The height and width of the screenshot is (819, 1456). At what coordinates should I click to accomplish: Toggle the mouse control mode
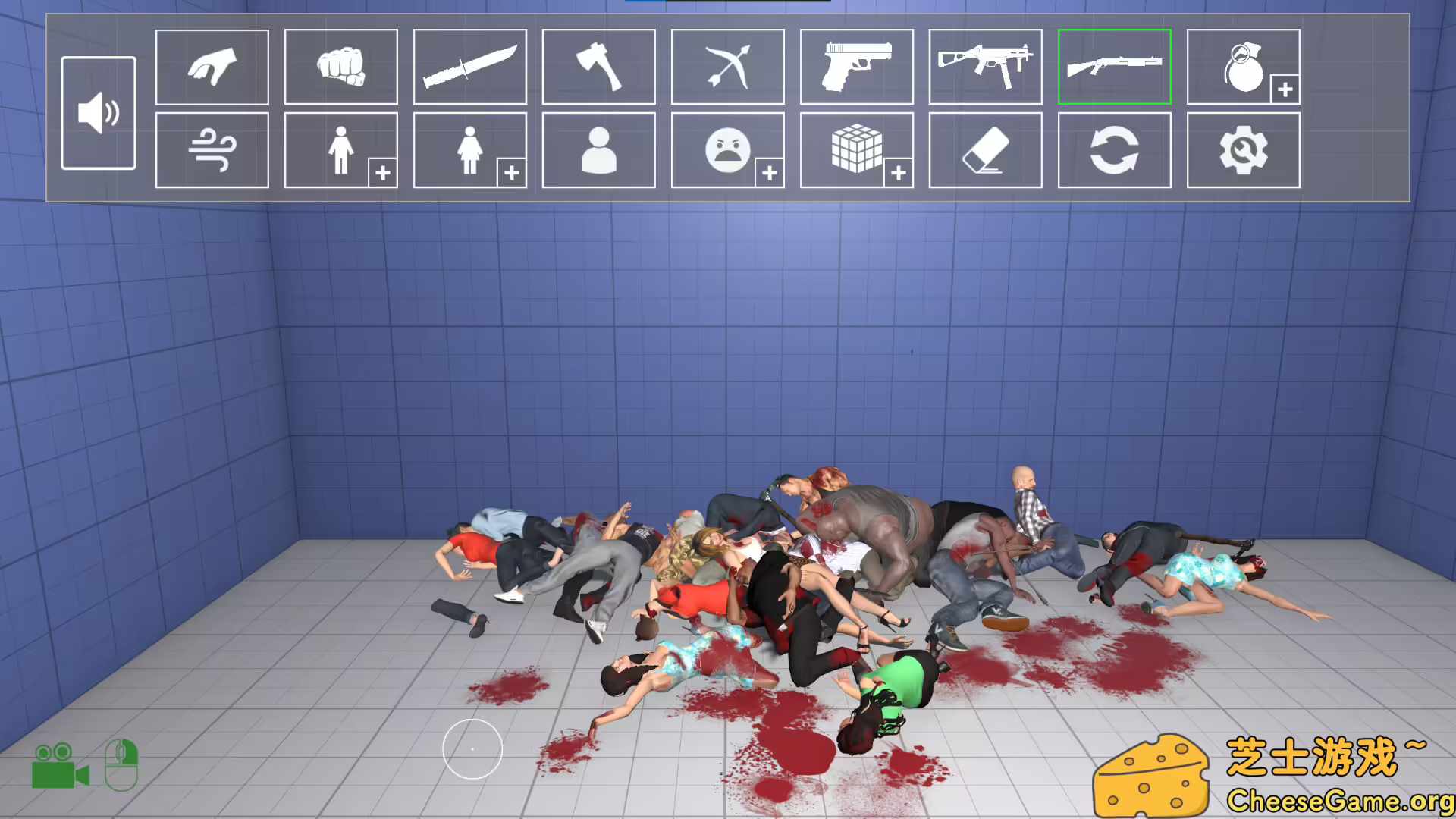[121, 764]
